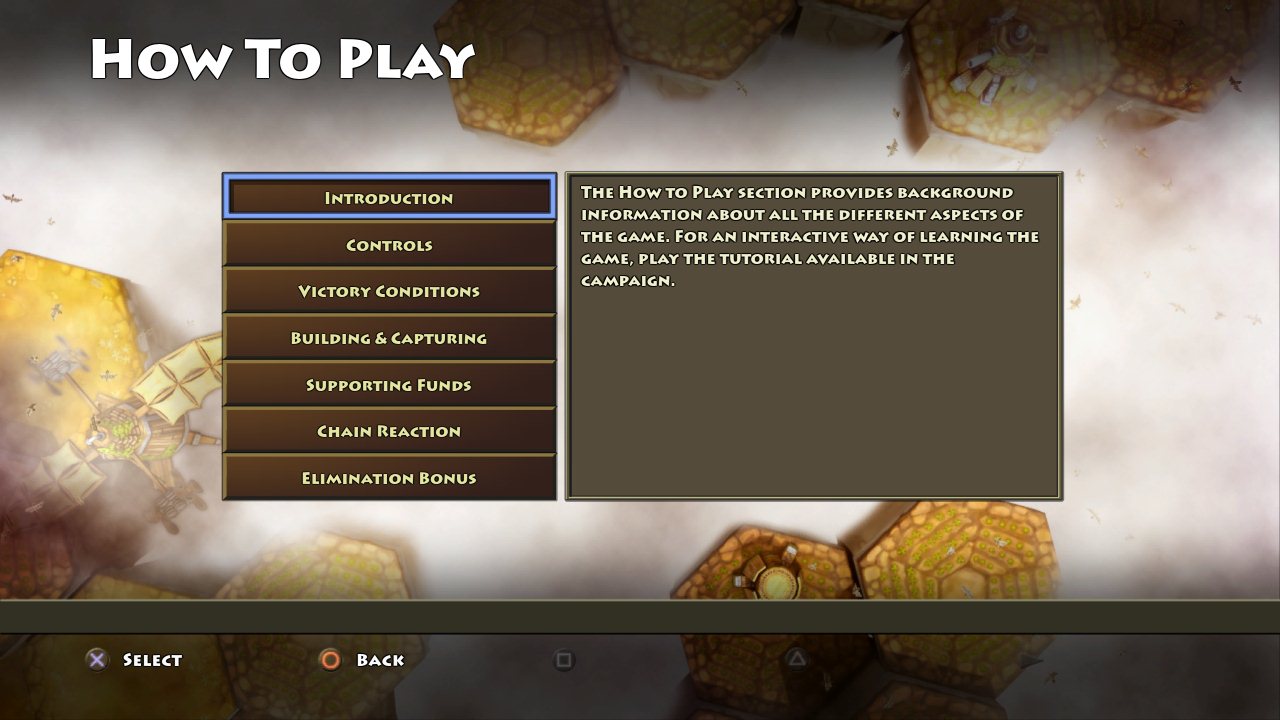Show the Building & Capturing section
This screenshot has height=720, width=1280.
[389, 338]
